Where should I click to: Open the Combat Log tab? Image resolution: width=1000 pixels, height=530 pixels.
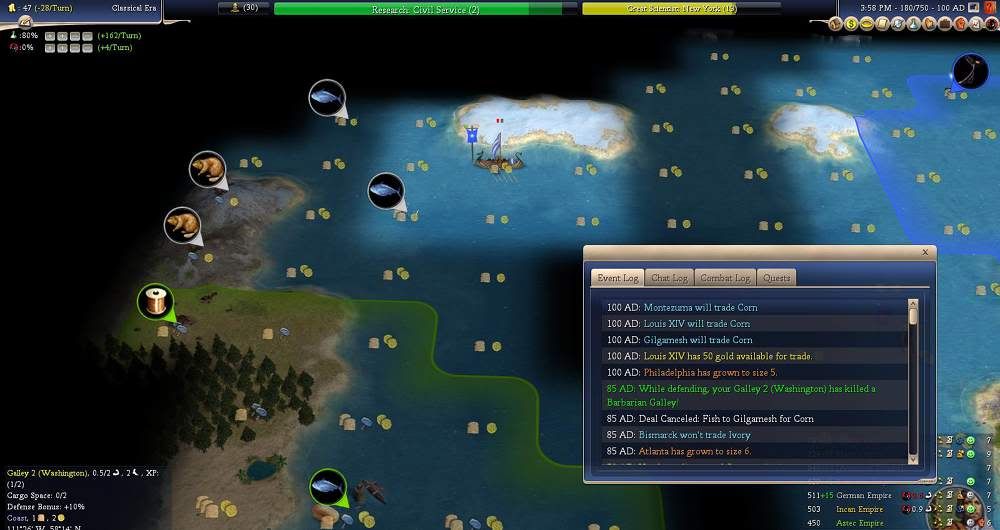pos(725,278)
